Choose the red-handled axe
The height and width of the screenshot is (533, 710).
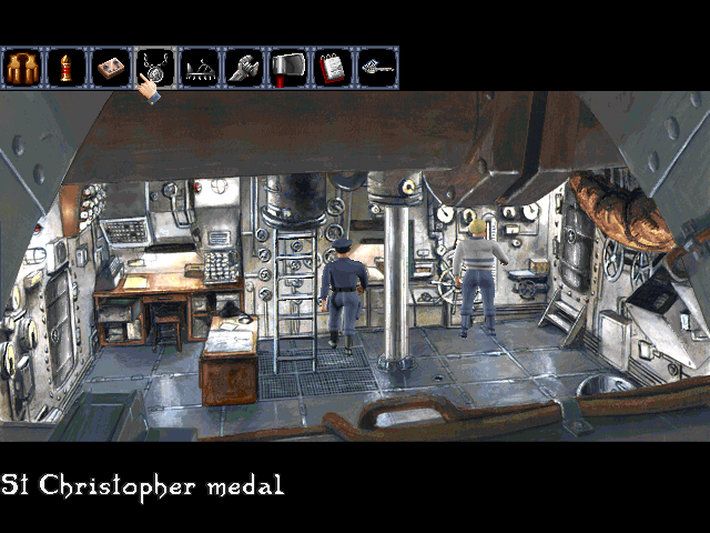(x=289, y=67)
